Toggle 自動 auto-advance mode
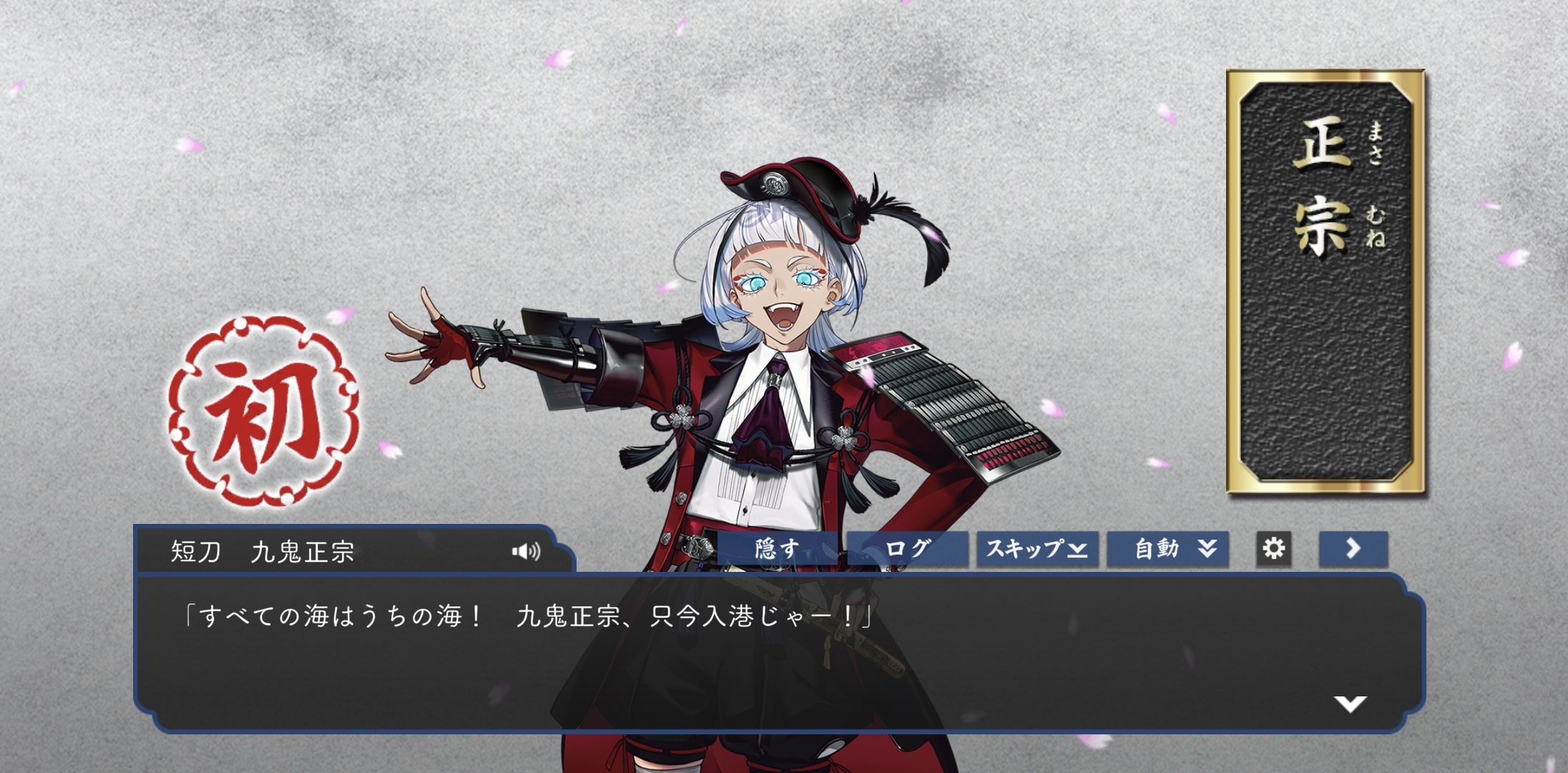This screenshot has height=773, width=1568. coord(1167,549)
